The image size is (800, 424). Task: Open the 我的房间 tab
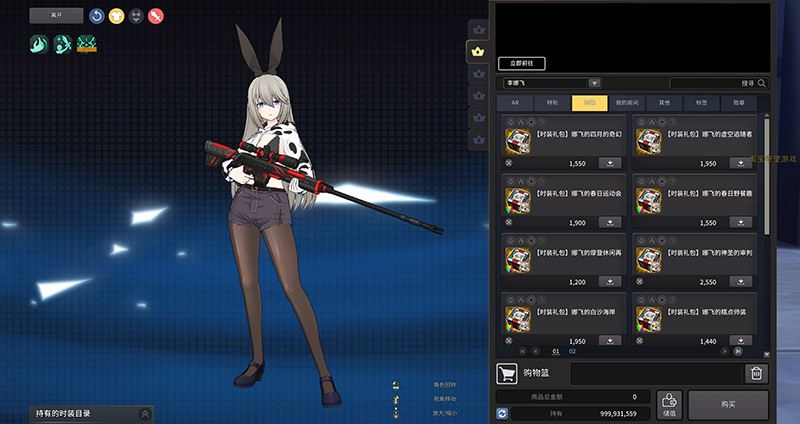click(x=627, y=102)
